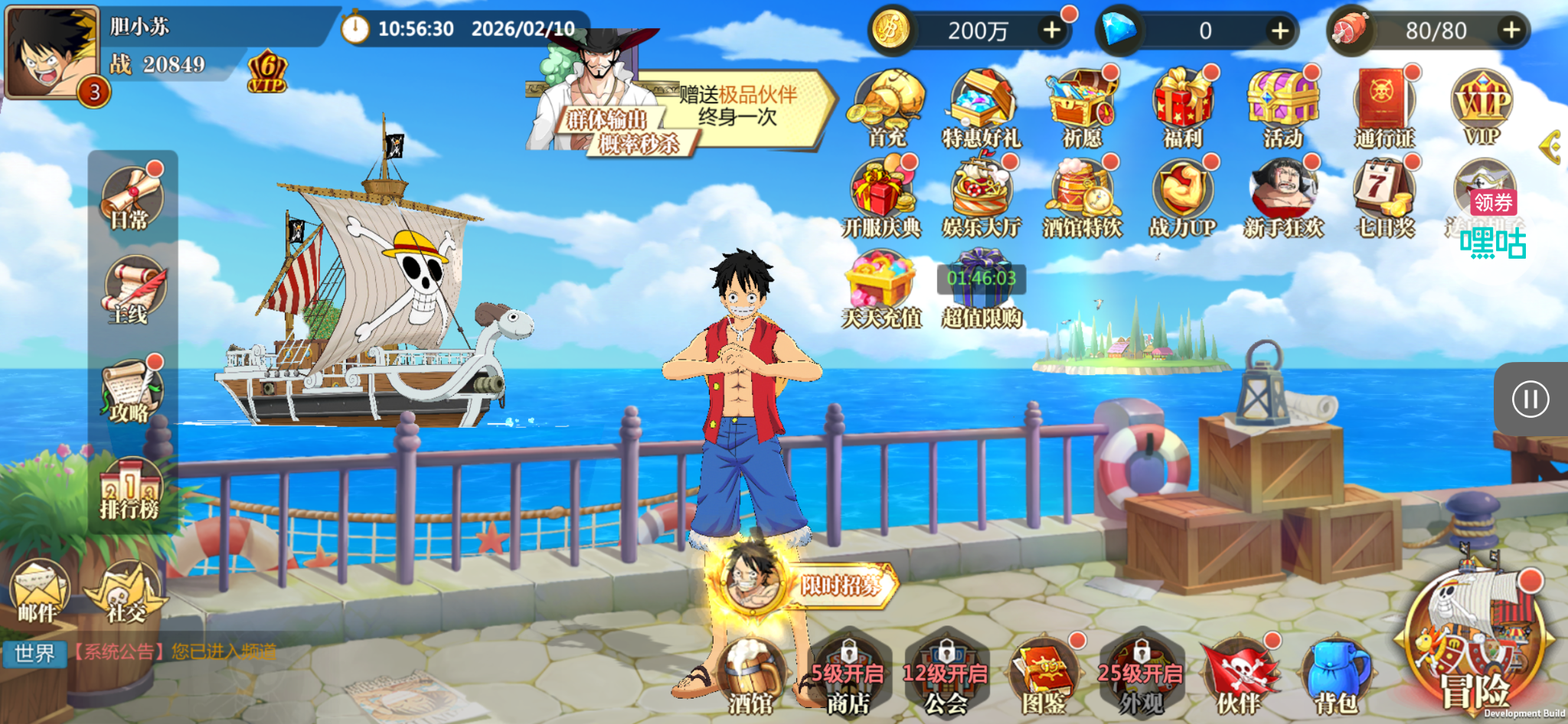The width and height of the screenshot is (1568, 724).
Task: View the 排行榜 leaderboard
Action: point(130,488)
